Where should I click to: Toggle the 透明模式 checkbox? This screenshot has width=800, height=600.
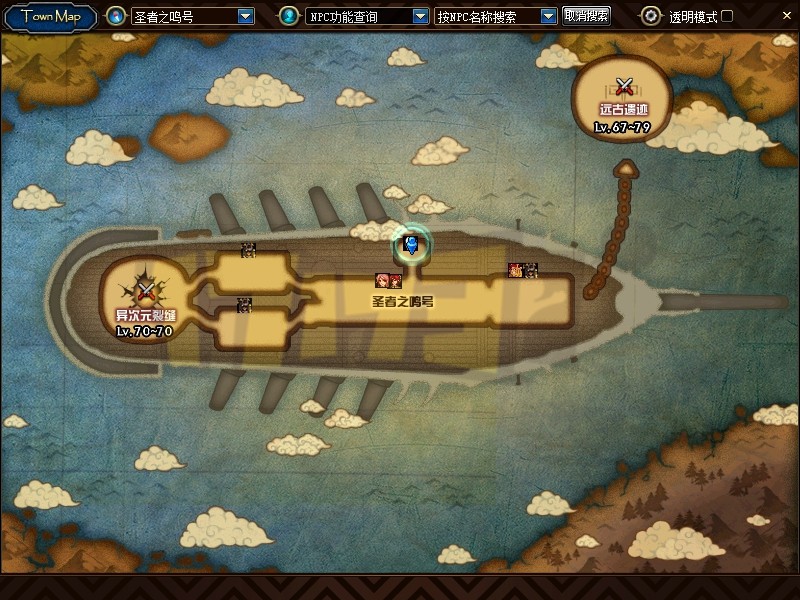727,16
